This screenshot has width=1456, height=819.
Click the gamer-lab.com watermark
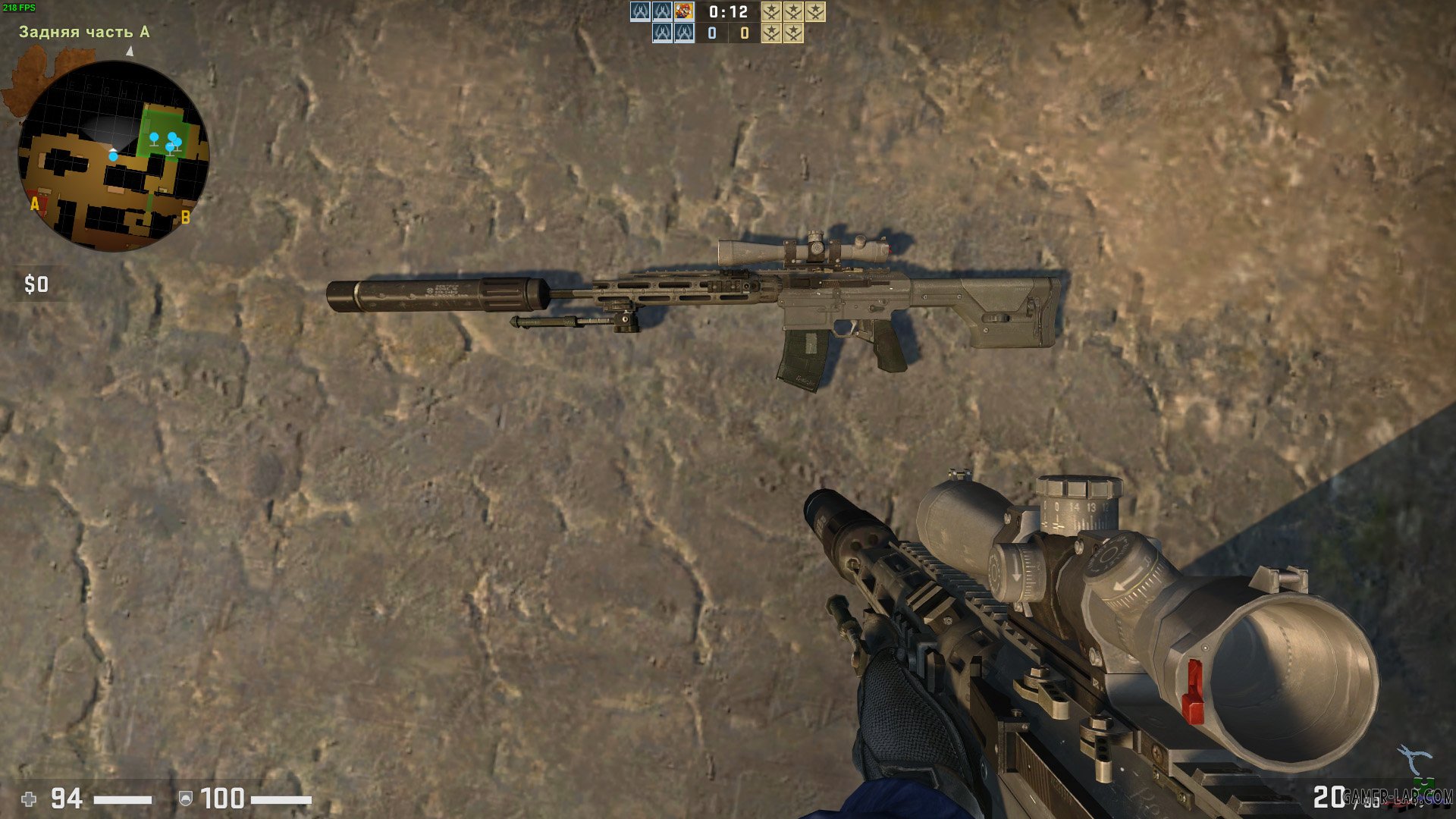pyautogui.click(x=1398, y=797)
